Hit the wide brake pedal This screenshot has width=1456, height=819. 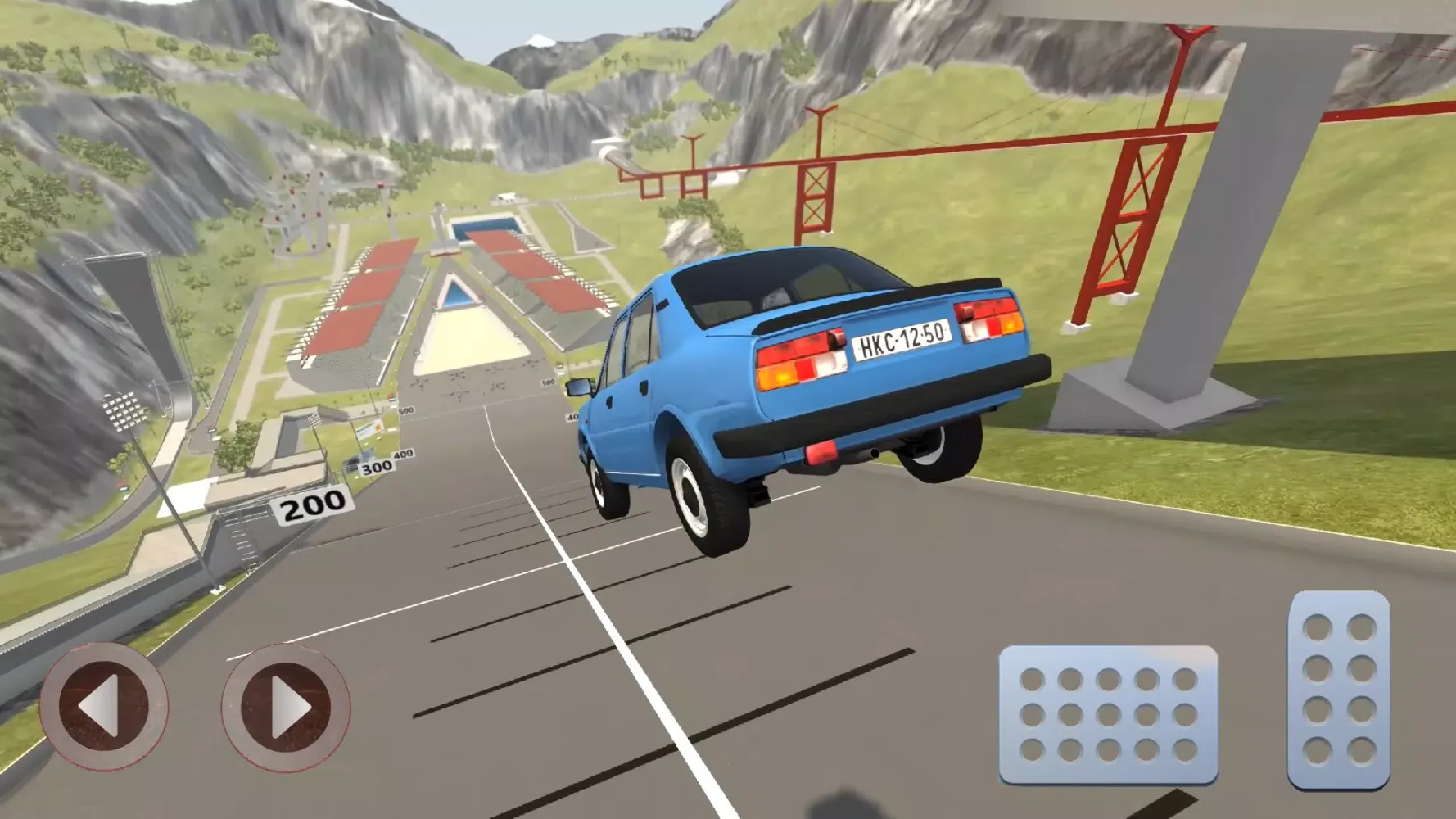(1108, 714)
